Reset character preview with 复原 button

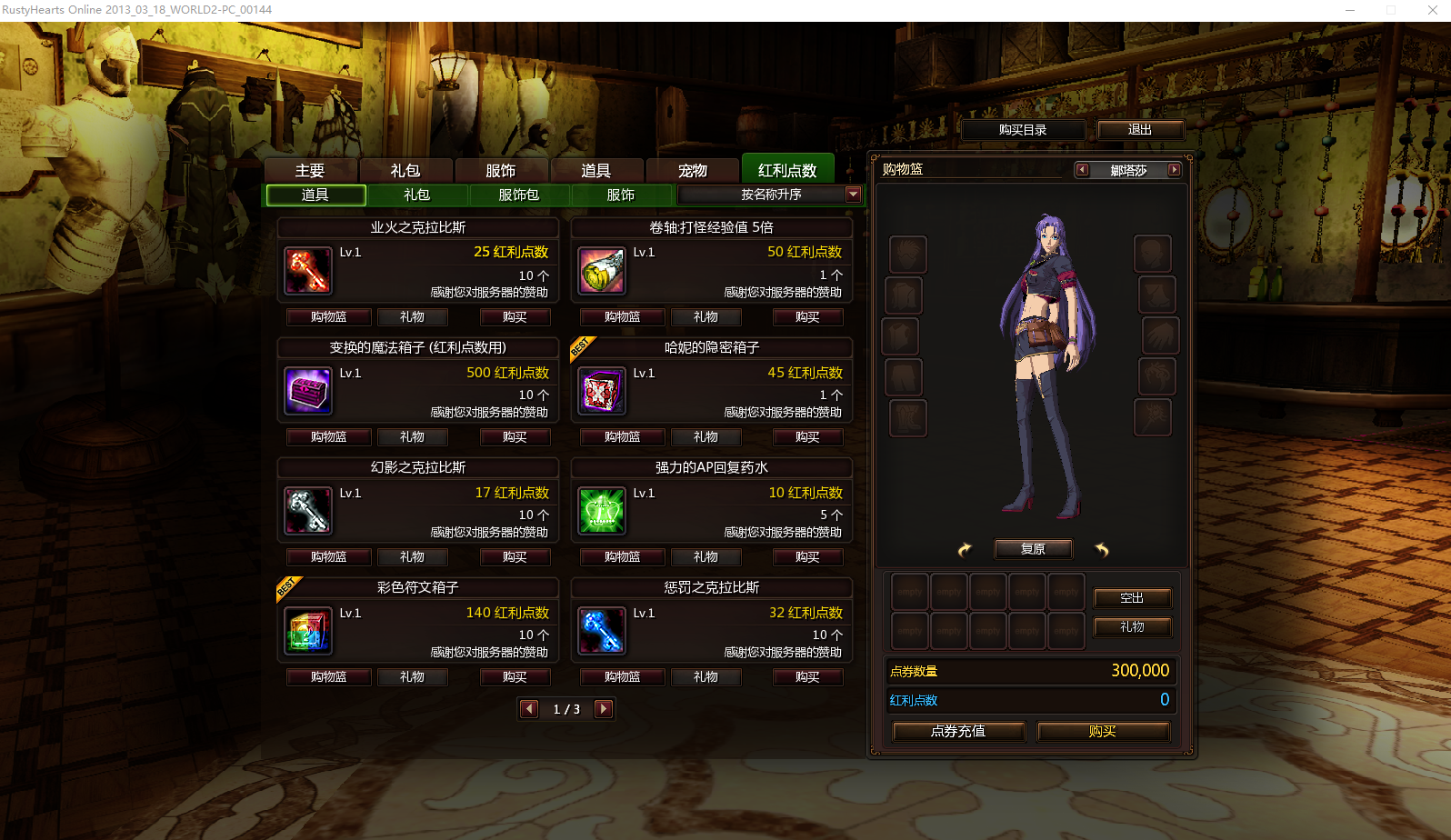point(1033,548)
